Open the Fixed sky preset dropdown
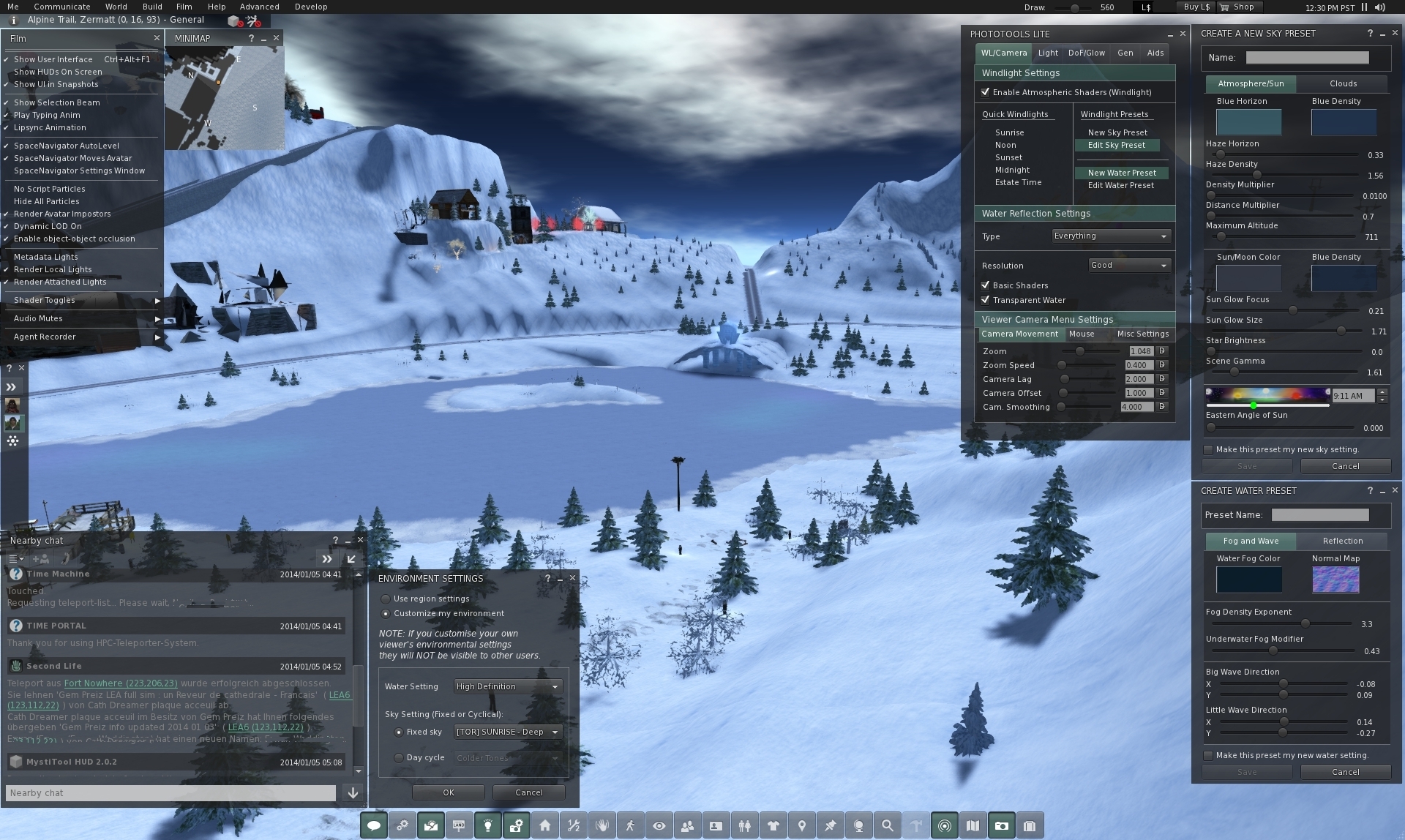This screenshot has height=840, width=1405. point(508,732)
